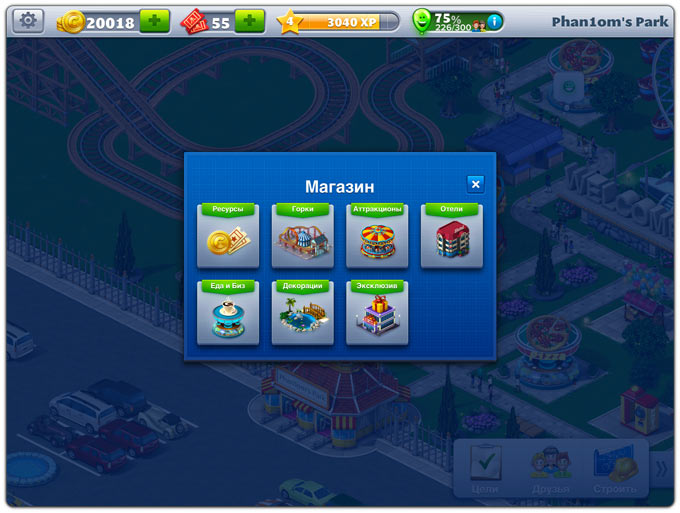Open the Друзья friends button

tap(550, 467)
